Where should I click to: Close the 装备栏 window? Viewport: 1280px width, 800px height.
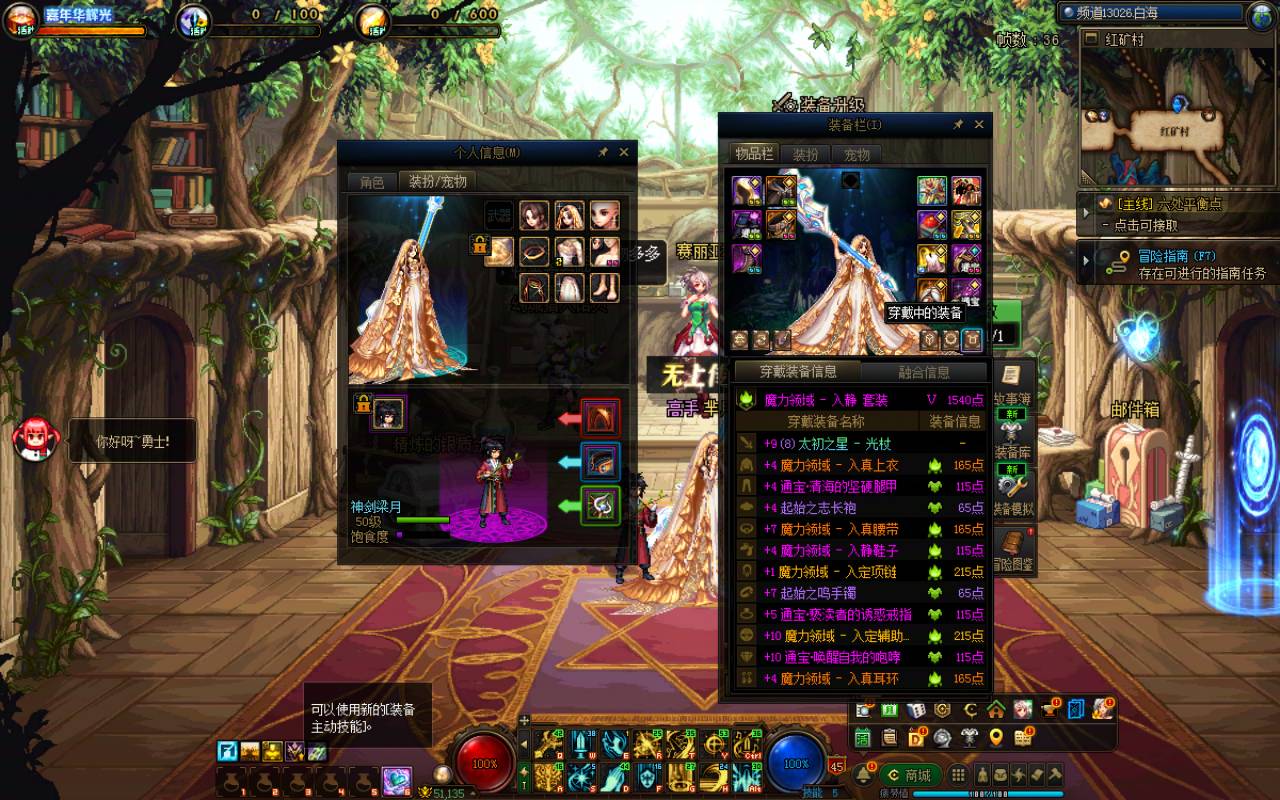[979, 125]
